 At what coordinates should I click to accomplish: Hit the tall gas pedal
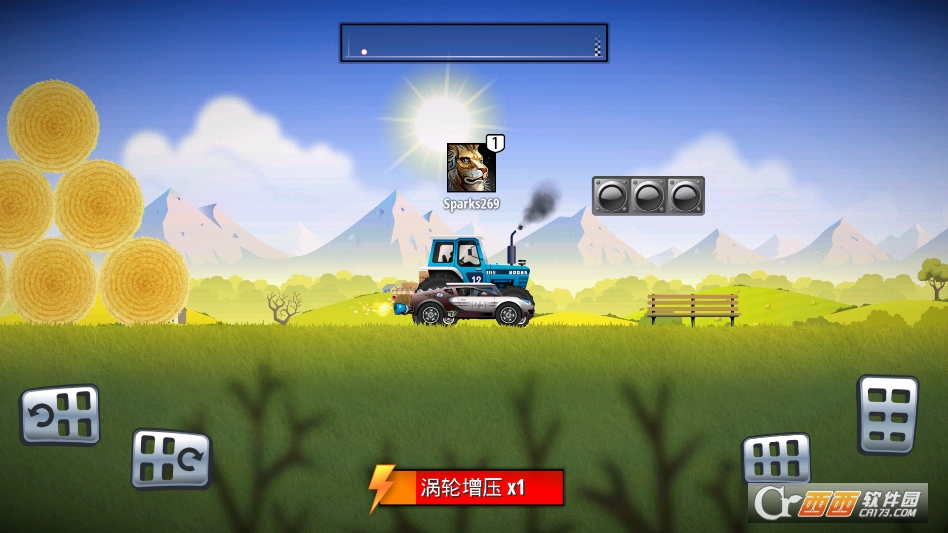pyautogui.click(x=887, y=414)
